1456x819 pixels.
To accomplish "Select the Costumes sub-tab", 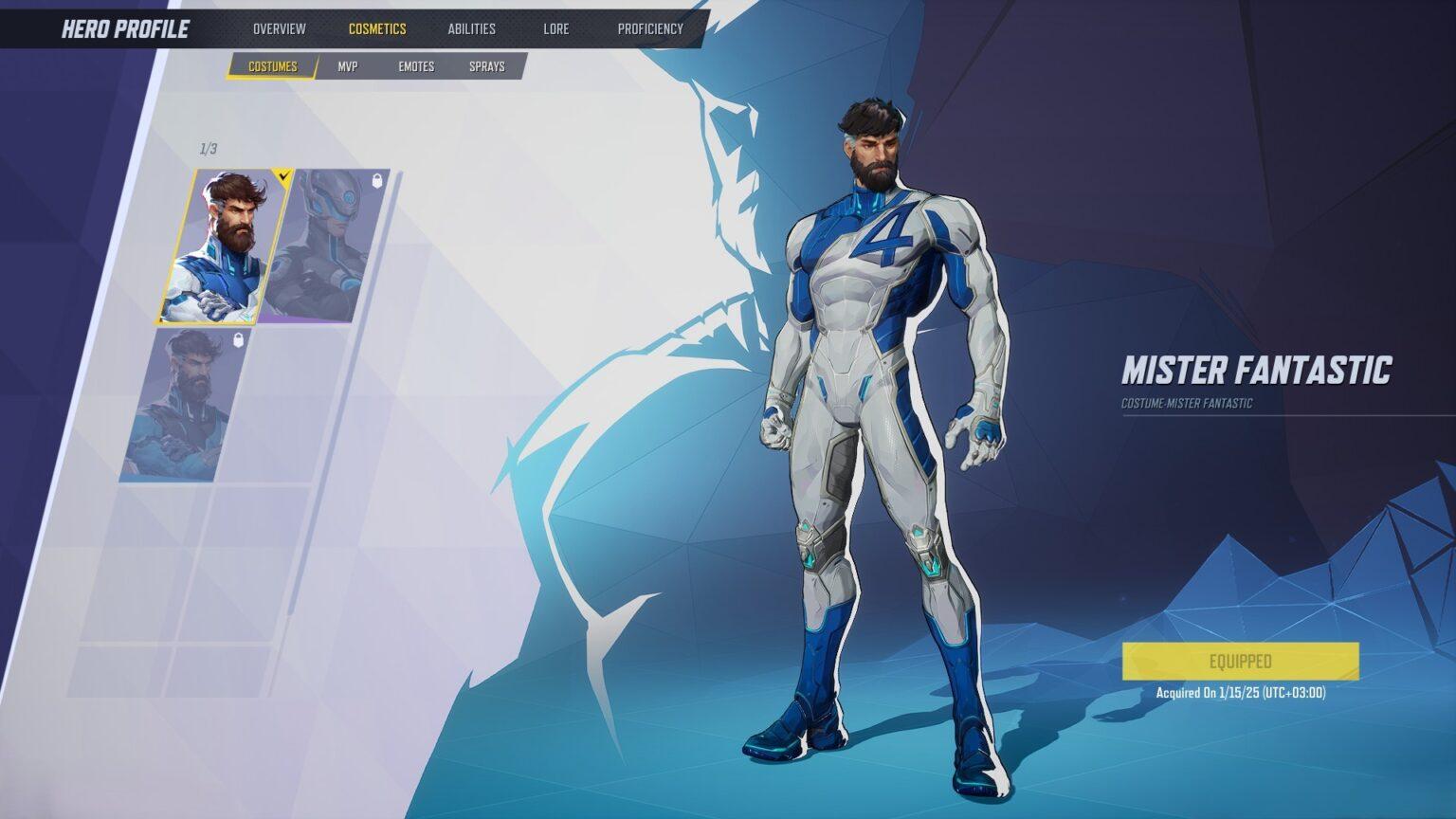I will coord(272,66).
